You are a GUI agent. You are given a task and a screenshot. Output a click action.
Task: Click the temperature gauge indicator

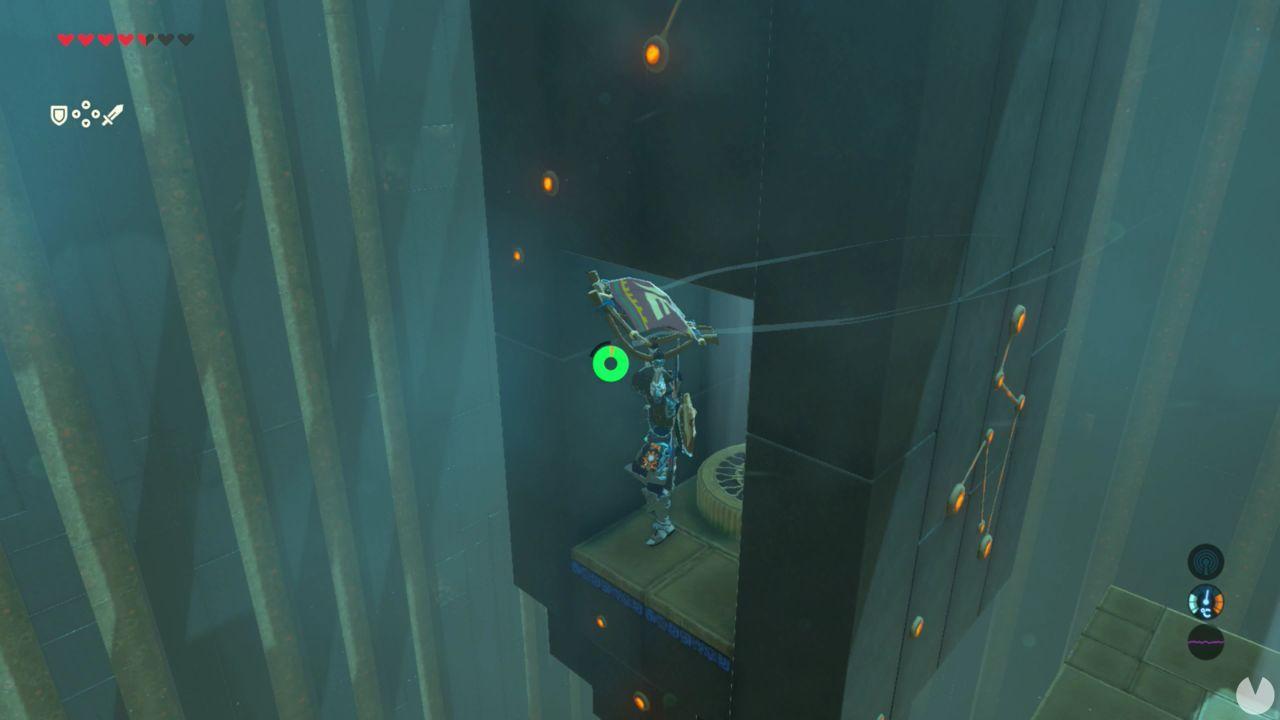pyautogui.click(x=1205, y=601)
